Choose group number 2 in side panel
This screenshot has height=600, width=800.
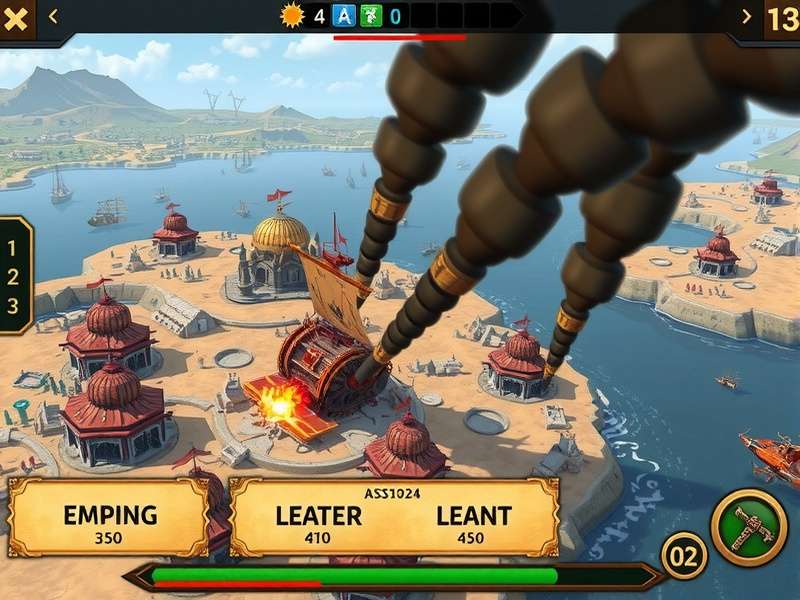coord(13,277)
